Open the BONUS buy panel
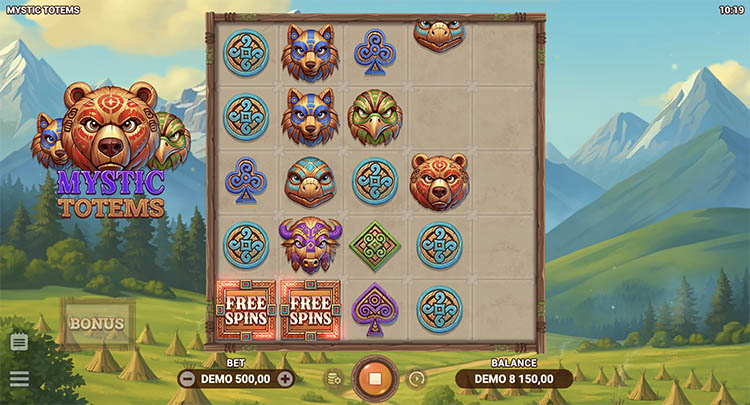The width and height of the screenshot is (750, 405). [97, 324]
